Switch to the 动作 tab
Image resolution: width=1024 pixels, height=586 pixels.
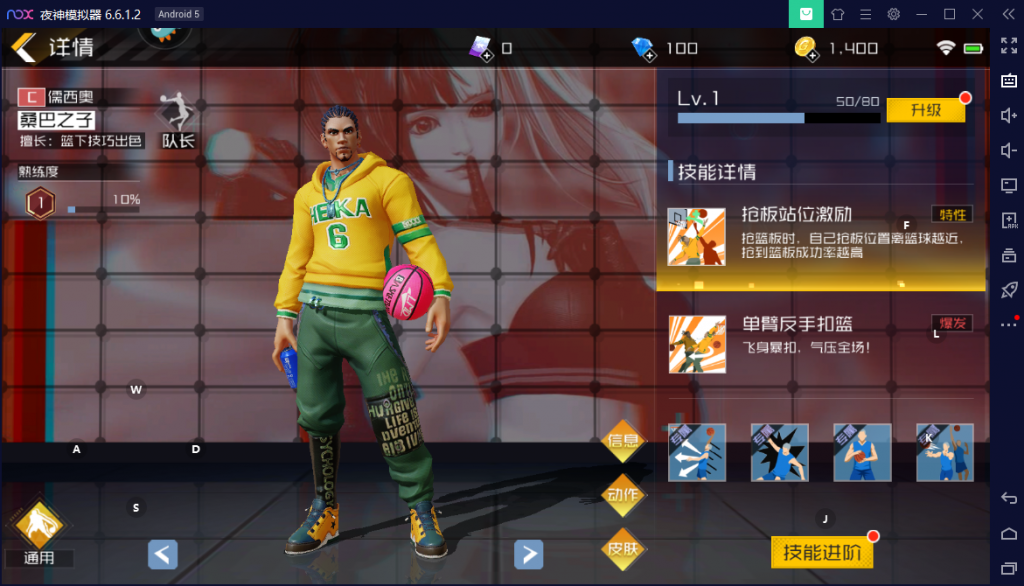click(623, 494)
